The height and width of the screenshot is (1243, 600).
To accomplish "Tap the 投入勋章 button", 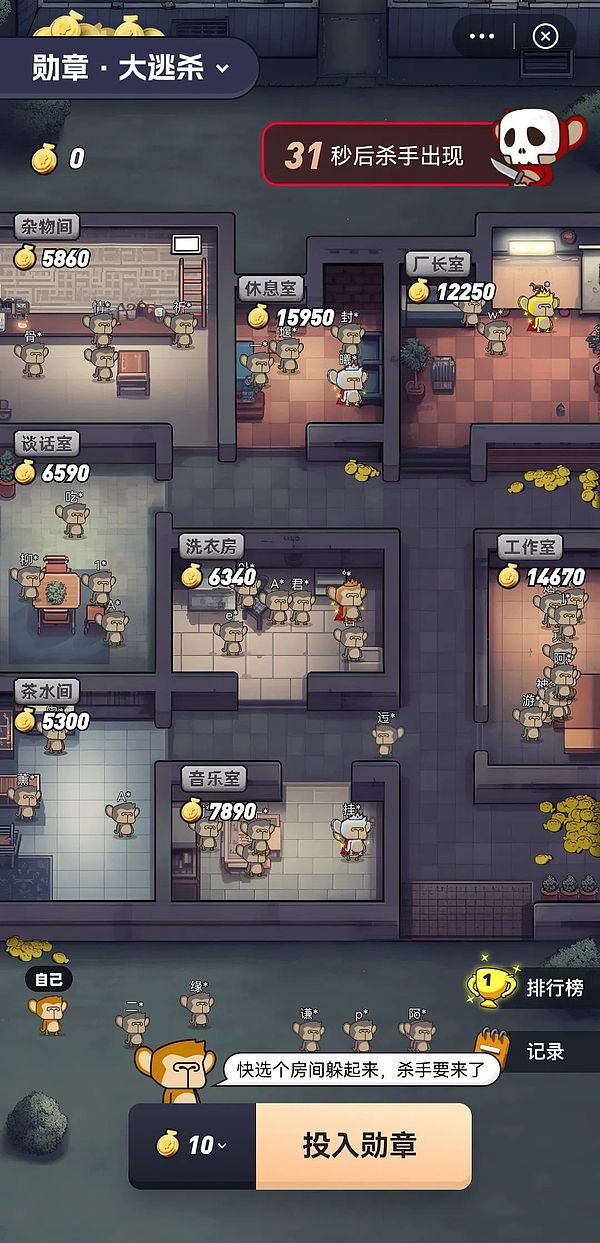I will 362,1145.
